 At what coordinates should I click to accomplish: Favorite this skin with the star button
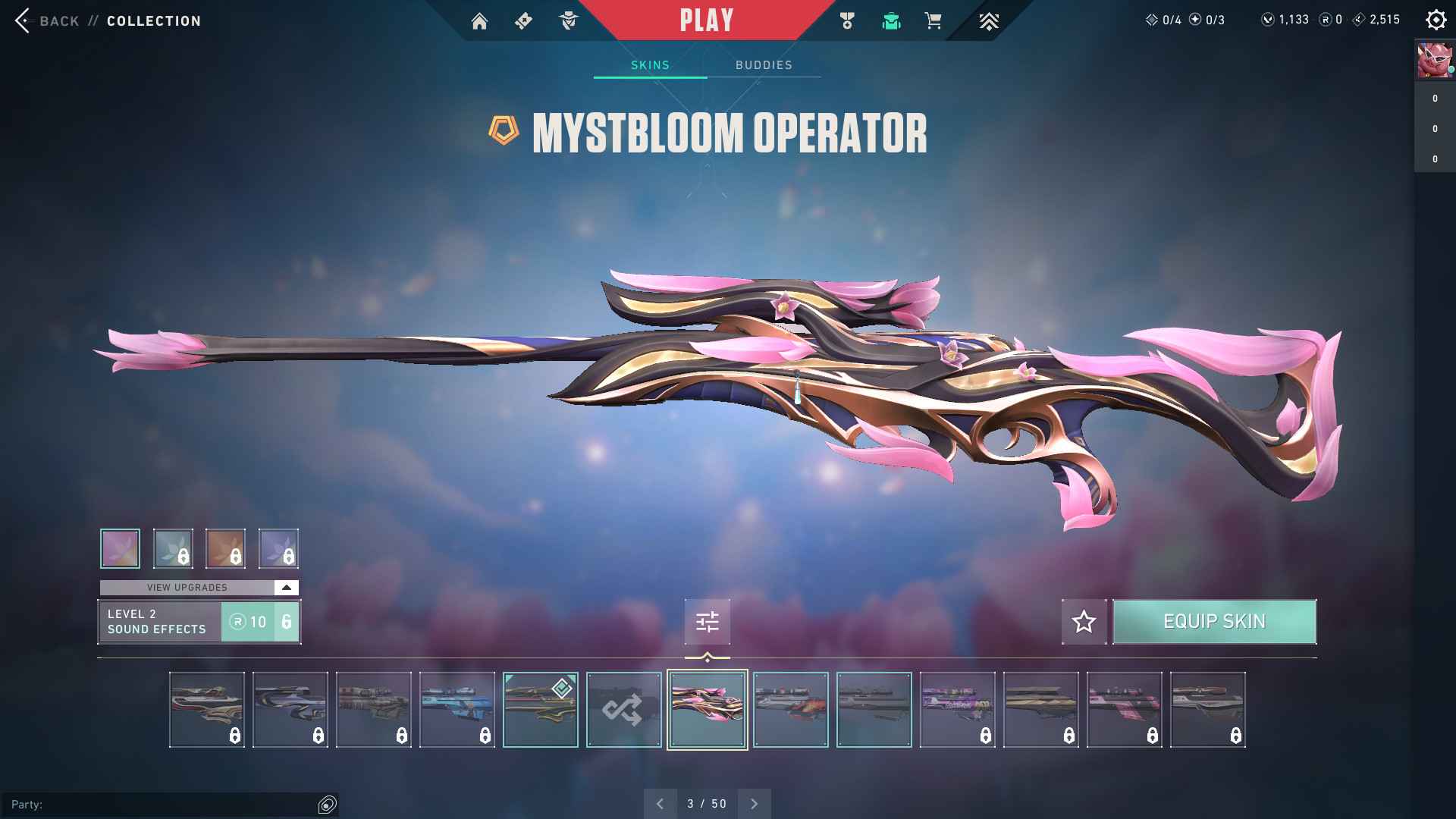click(1084, 622)
